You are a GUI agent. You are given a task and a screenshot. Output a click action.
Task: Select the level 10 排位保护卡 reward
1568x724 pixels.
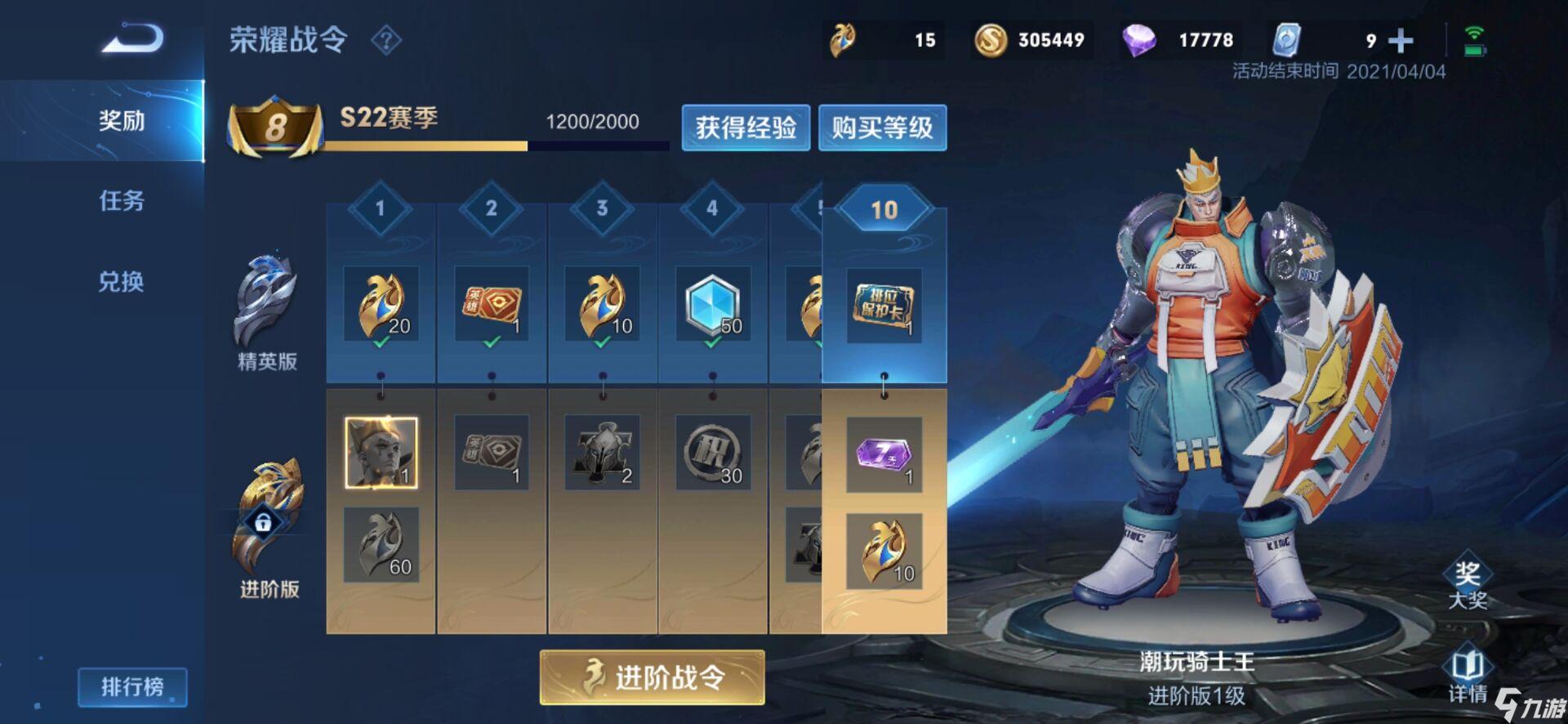[x=884, y=305]
